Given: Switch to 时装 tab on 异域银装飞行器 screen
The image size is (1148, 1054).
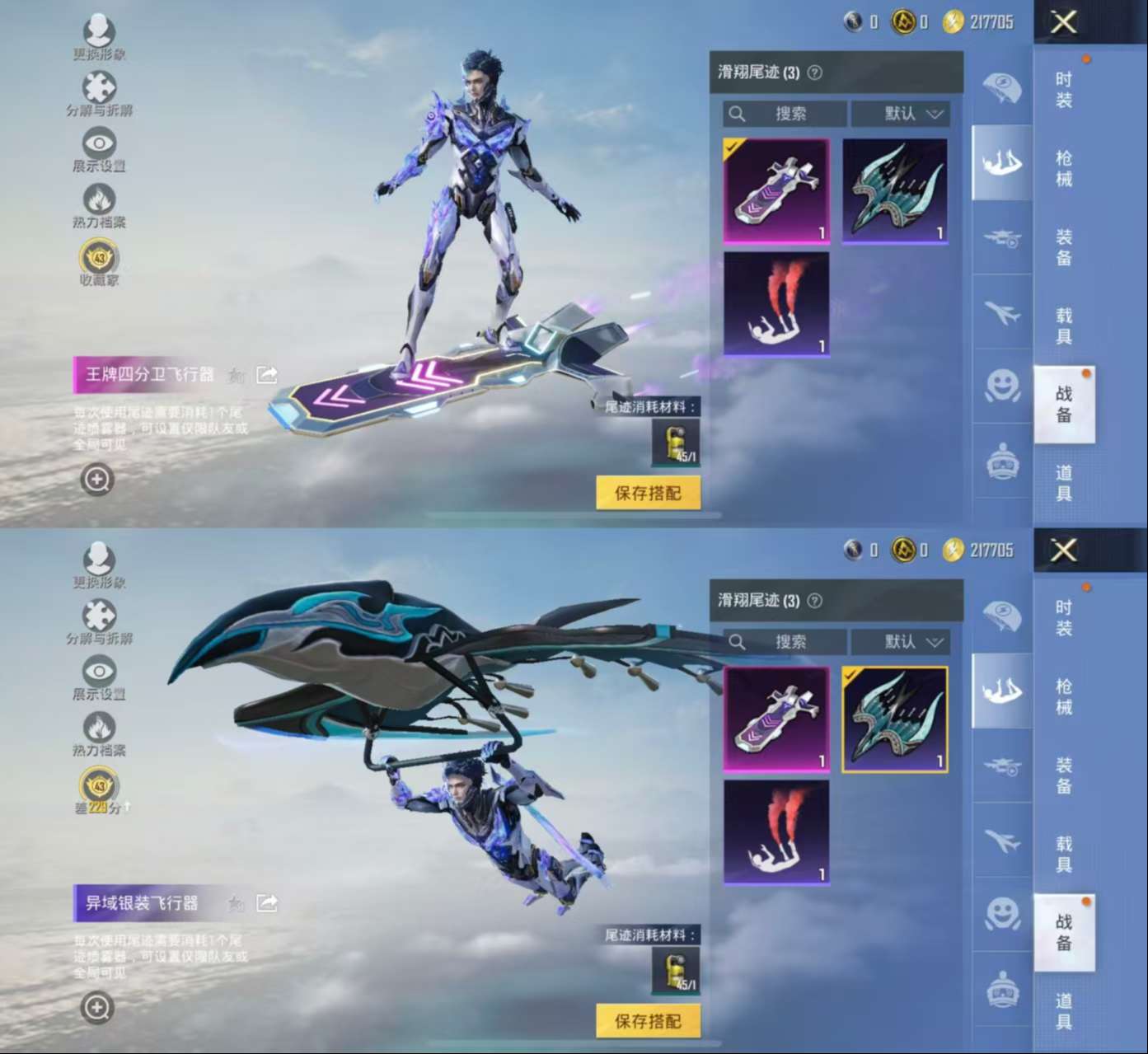Looking at the screenshot, I should pos(1064,618).
